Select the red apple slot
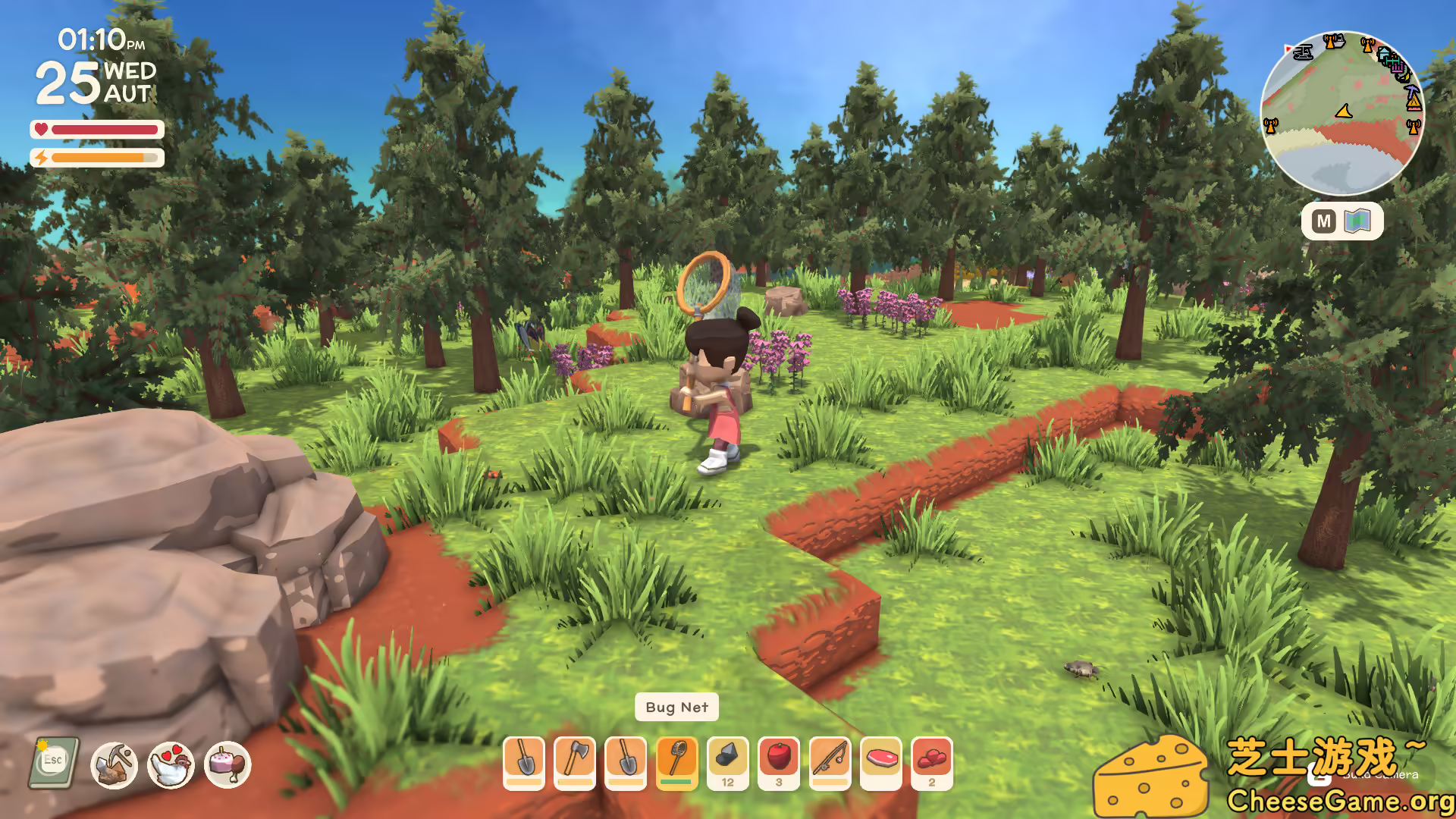Image resolution: width=1456 pixels, height=819 pixels. [x=779, y=762]
